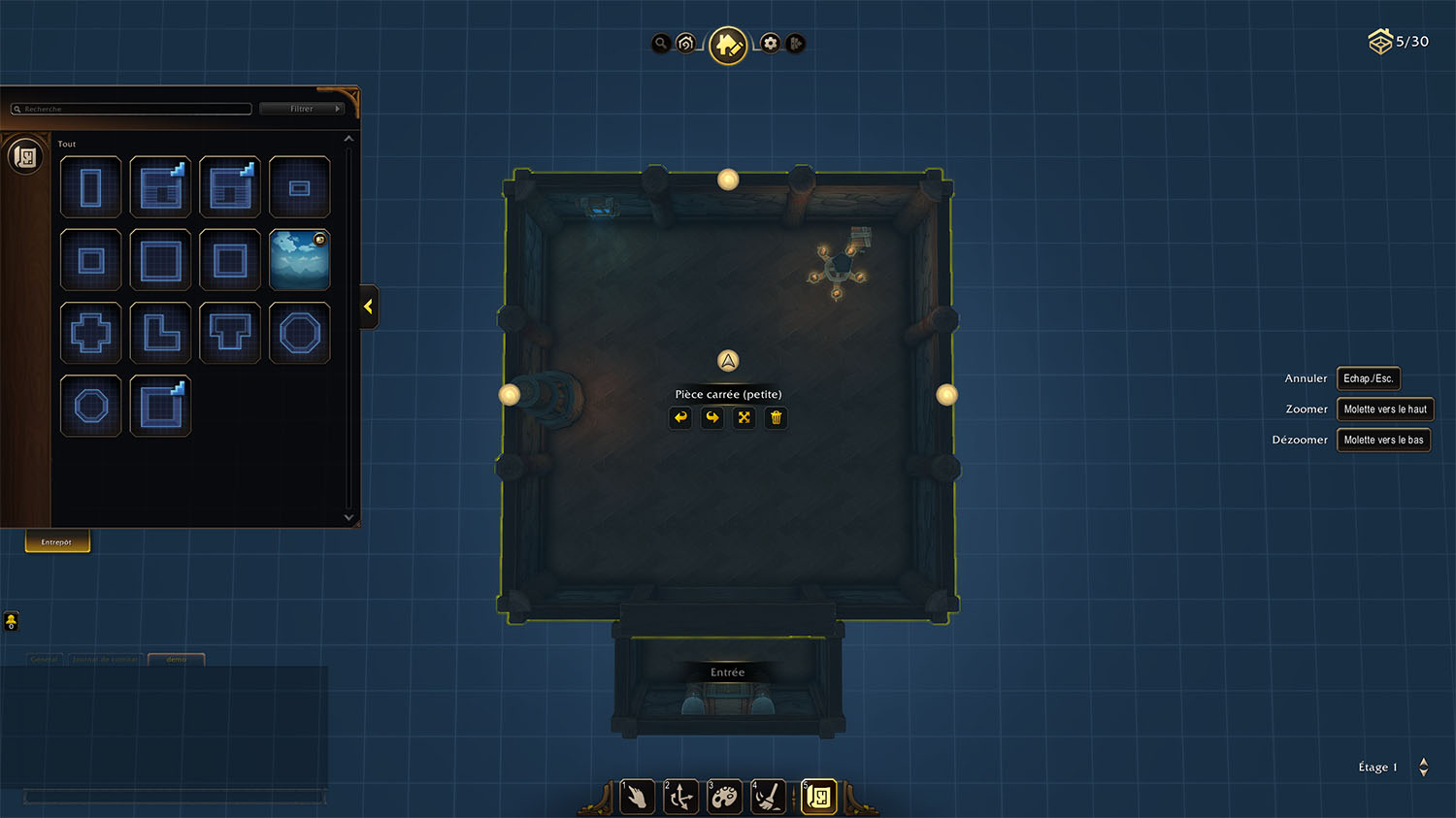Image resolution: width=1456 pixels, height=818 pixels.
Task: Change floor with the Étage stepper arrows
Action: (x=1424, y=767)
